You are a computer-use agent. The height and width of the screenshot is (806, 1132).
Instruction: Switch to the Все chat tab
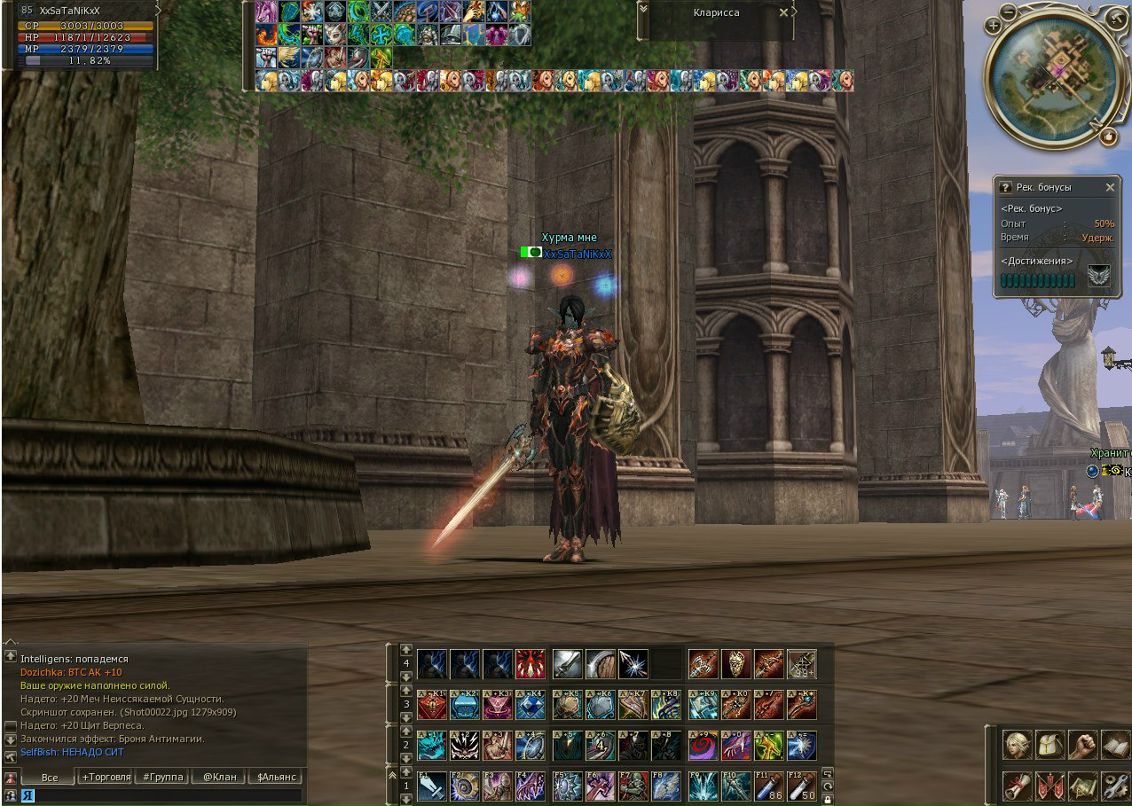50,776
